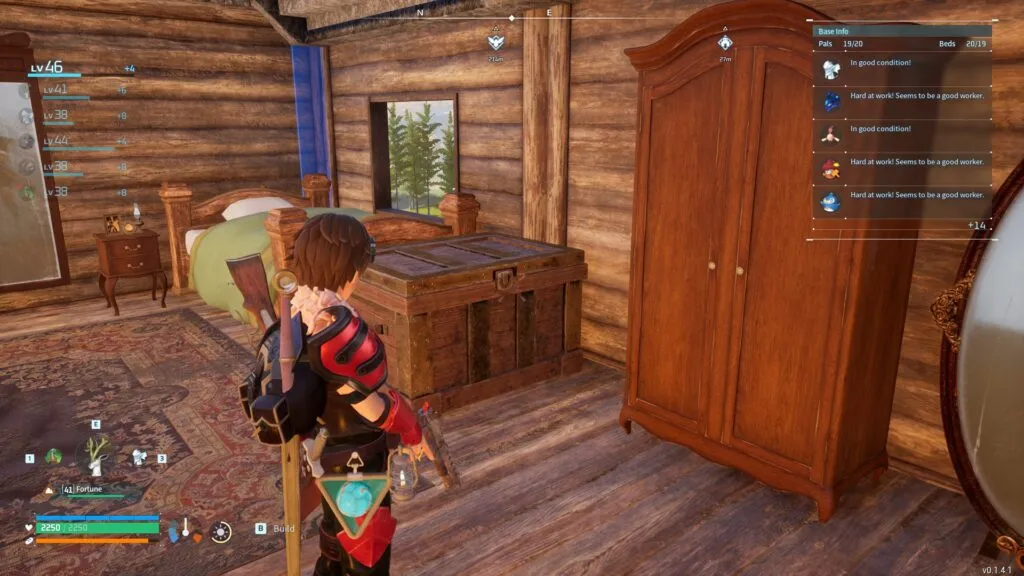This screenshot has height=576, width=1024.
Task: Choose the white Pal in slot 3
Action: (141, 456)
